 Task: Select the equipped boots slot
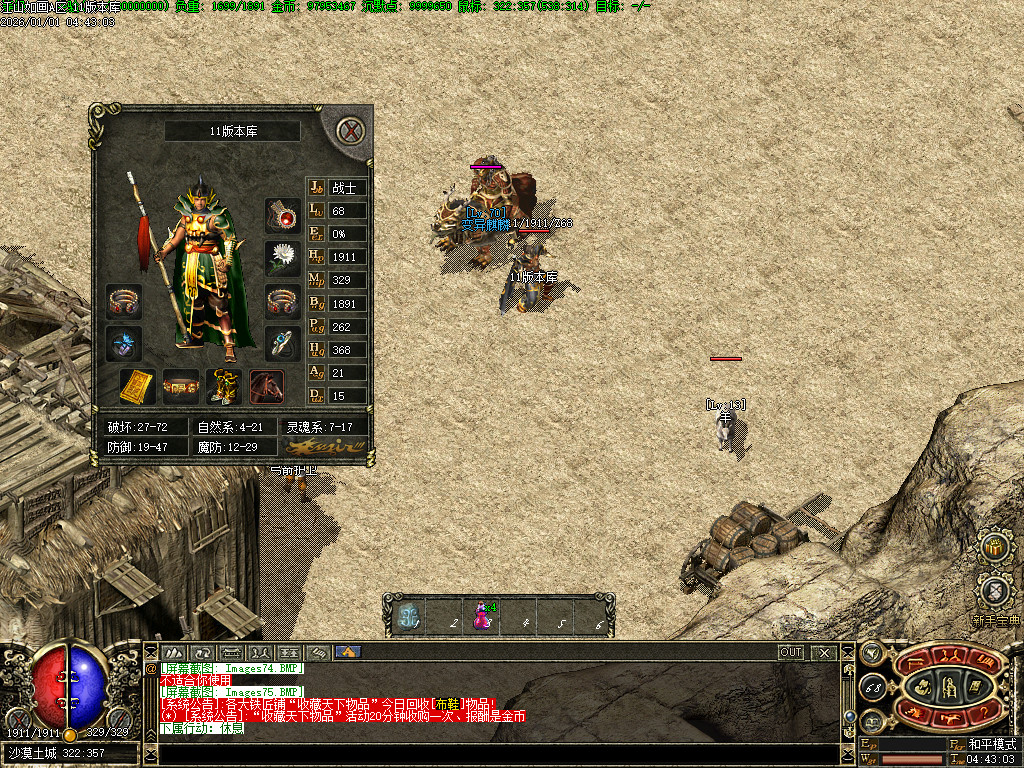pos(223,386)
